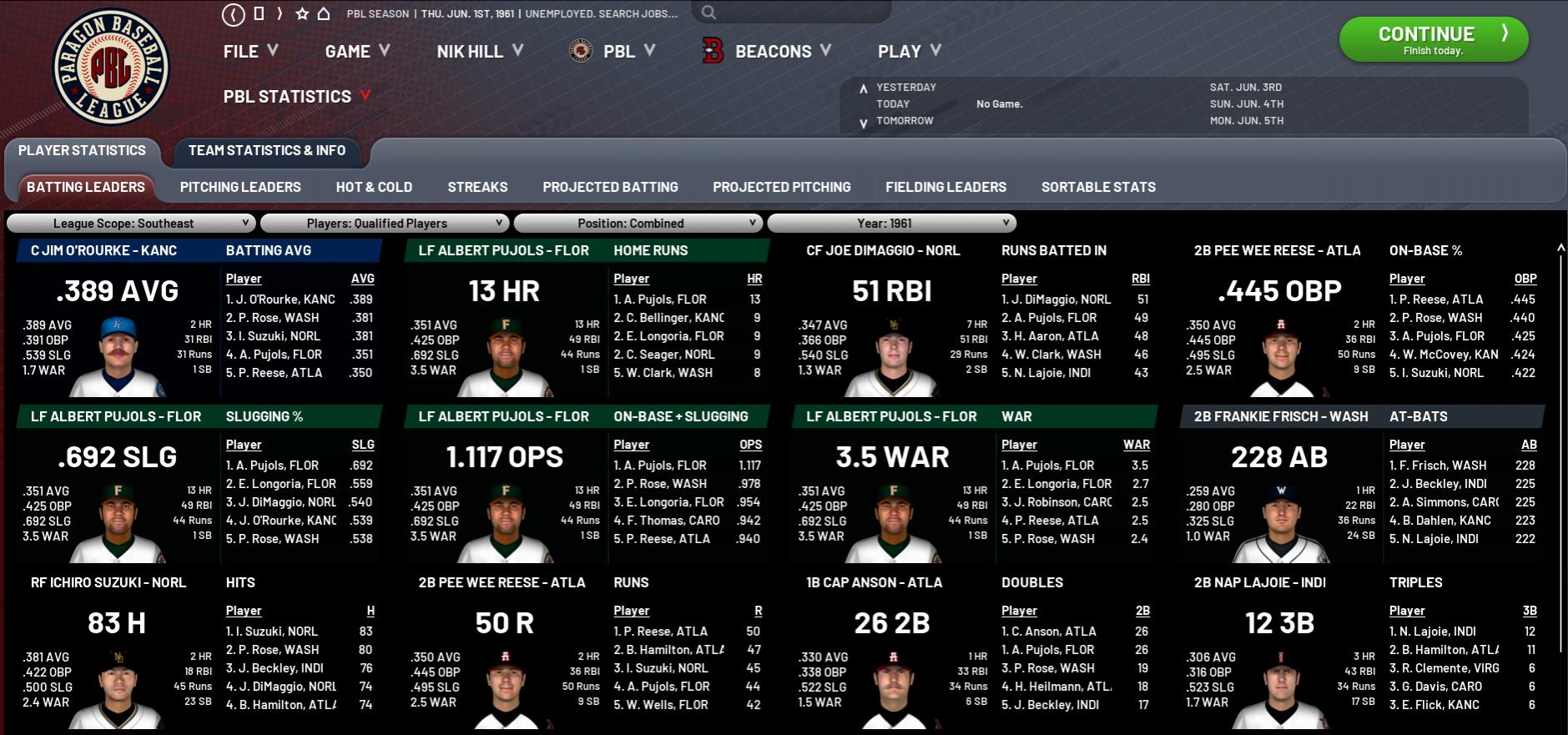The width and height of the screenshot is (1568, 735).
Task: Click the magnifying glass search icon
Action: (708, 13)
